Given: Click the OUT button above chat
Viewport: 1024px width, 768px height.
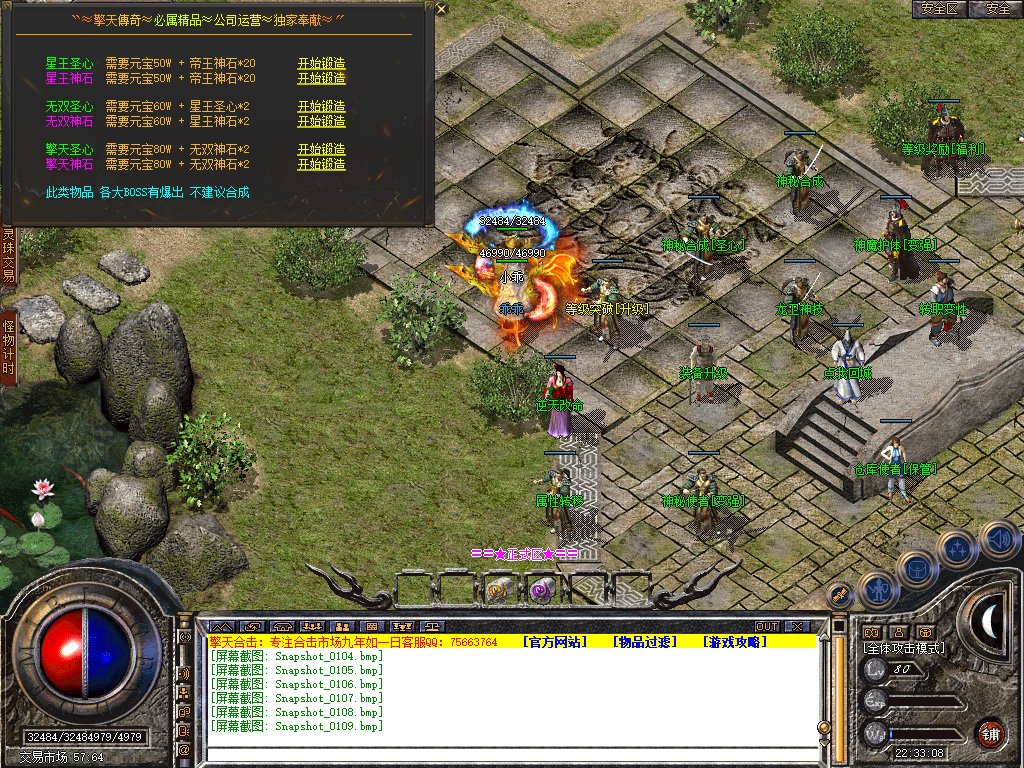Looking at the screenshot, I should 766,627.
